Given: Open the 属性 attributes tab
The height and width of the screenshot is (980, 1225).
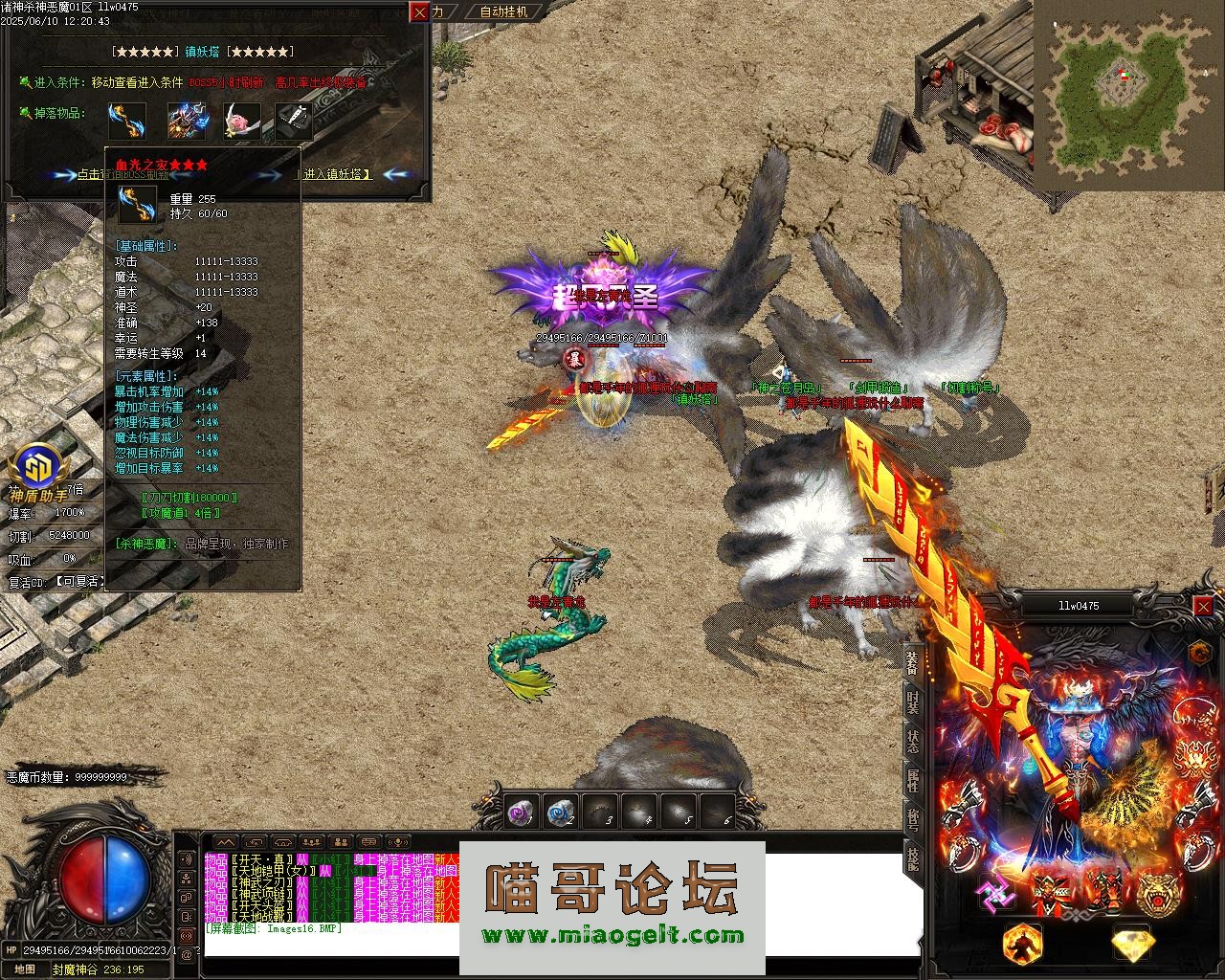Looking at the screenshot, I should [x=913, y=781].
